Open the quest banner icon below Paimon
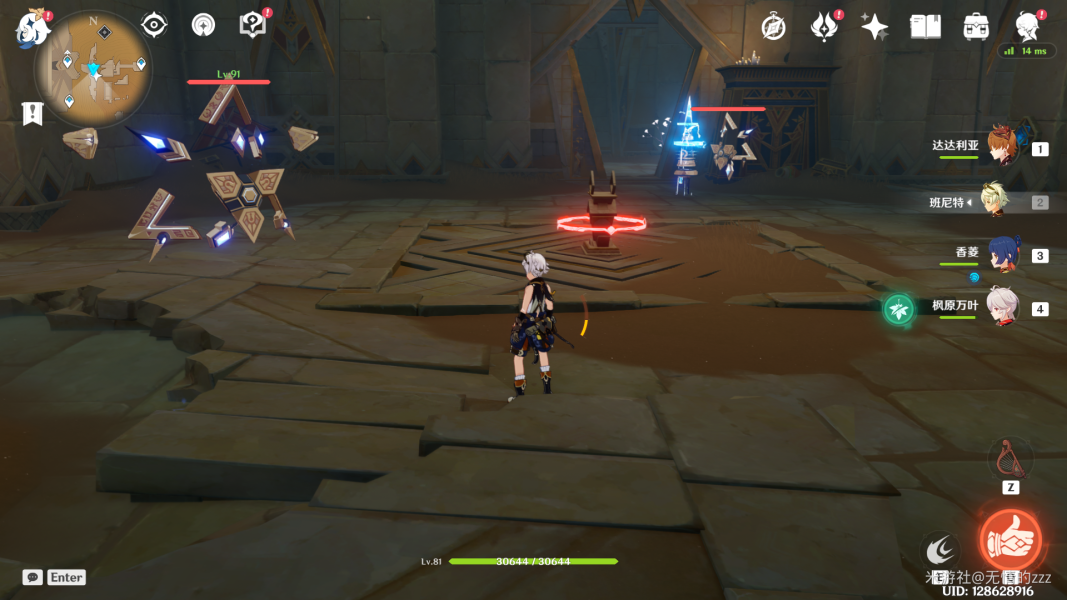The image size is (1067, 600). pyautogui.click(x=33, y=112)
